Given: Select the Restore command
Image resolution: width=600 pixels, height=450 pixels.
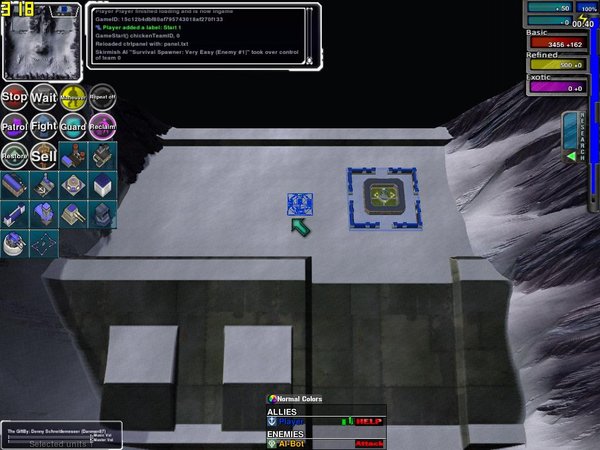Looking at the screenshot, I should pos(14,156).
